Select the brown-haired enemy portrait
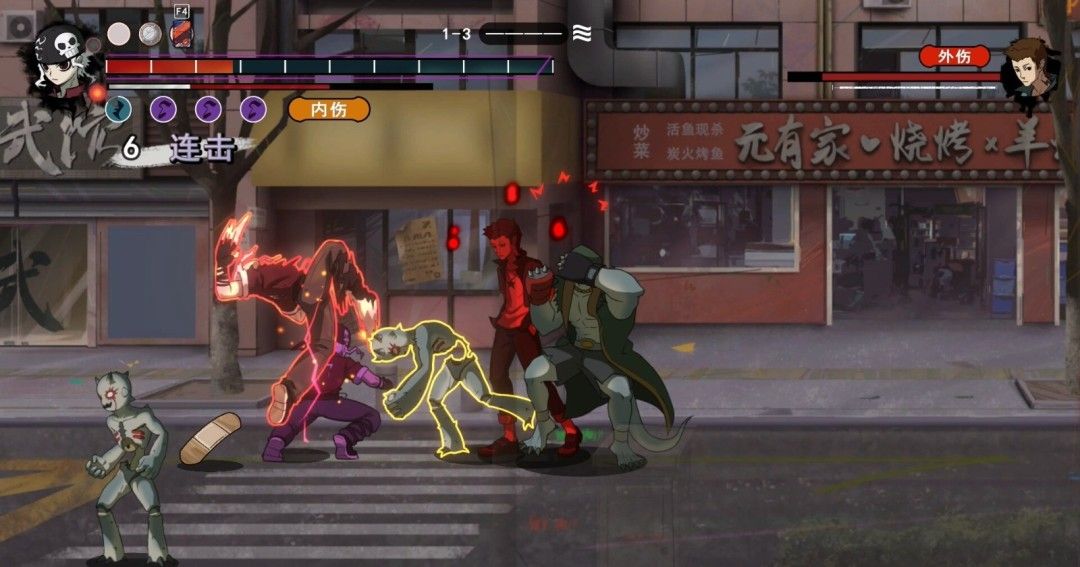The width and height of the screenshot is (1080, 567). [x=1030, y=68]
